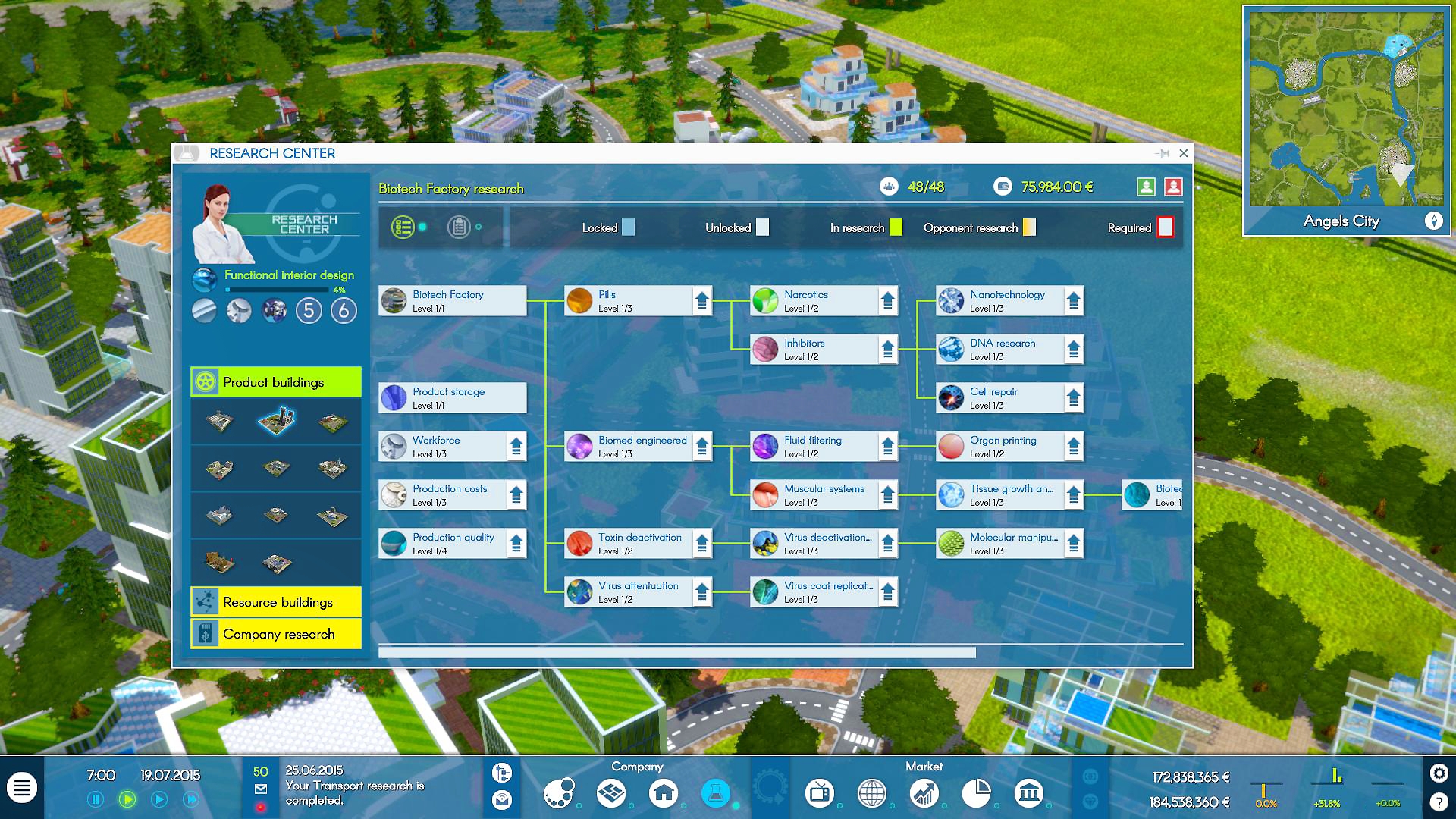Expand the Resource buildings section
This screenshot has height=819, width=1456.
[276, 602]
